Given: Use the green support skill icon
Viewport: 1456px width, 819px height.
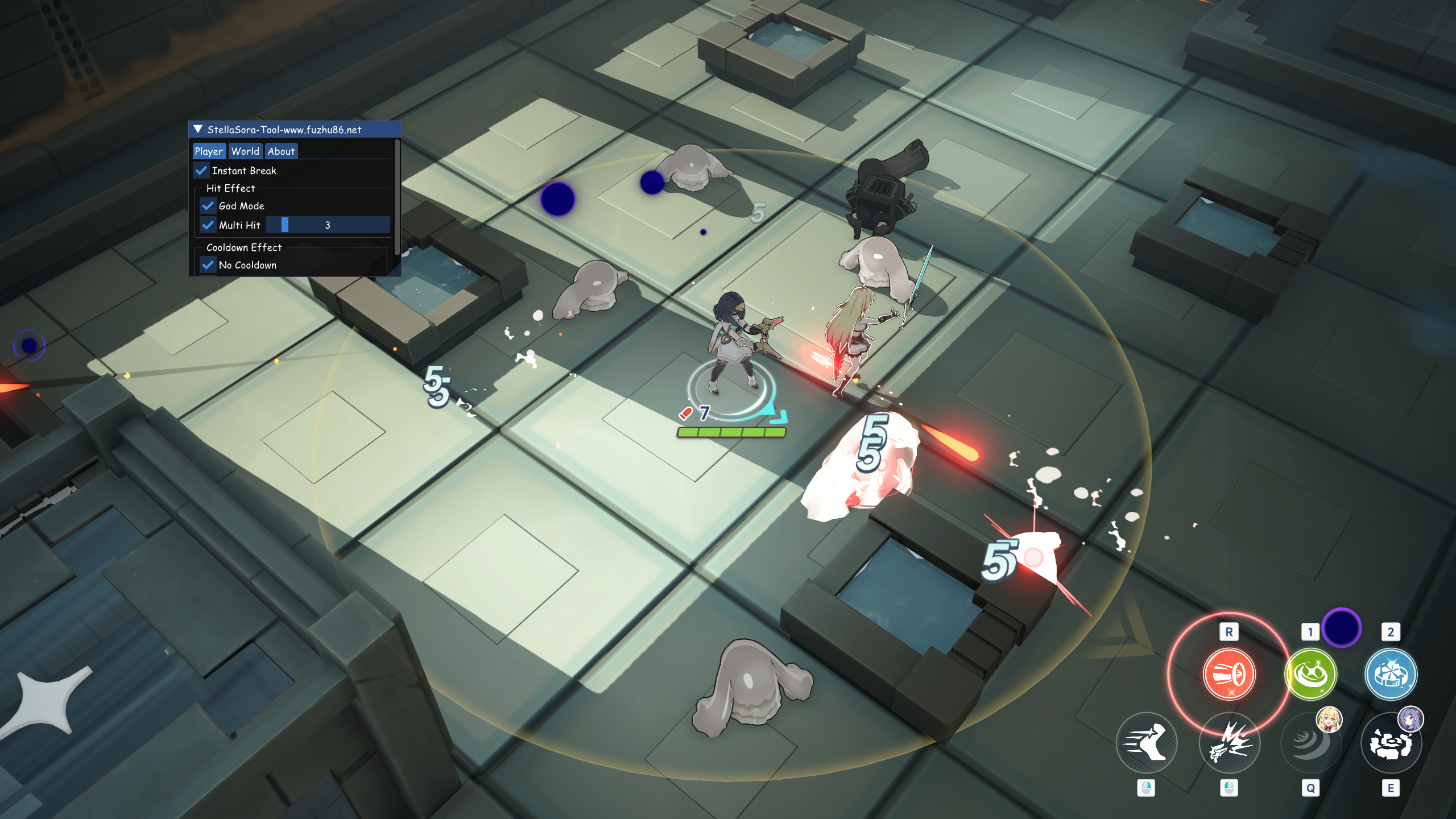Looking at the screenshot, I should [1310, 675].
